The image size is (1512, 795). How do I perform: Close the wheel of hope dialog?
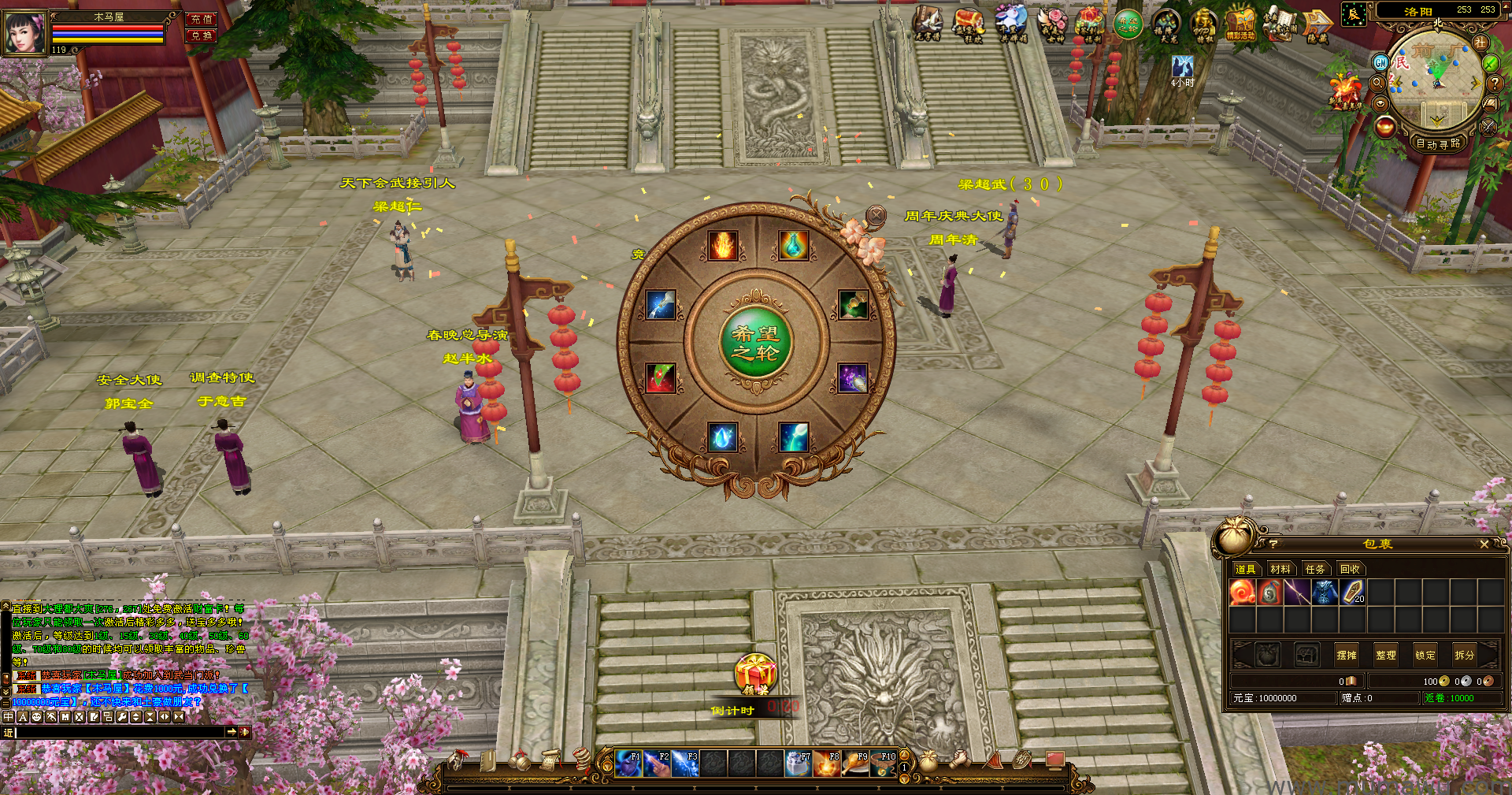876,214
